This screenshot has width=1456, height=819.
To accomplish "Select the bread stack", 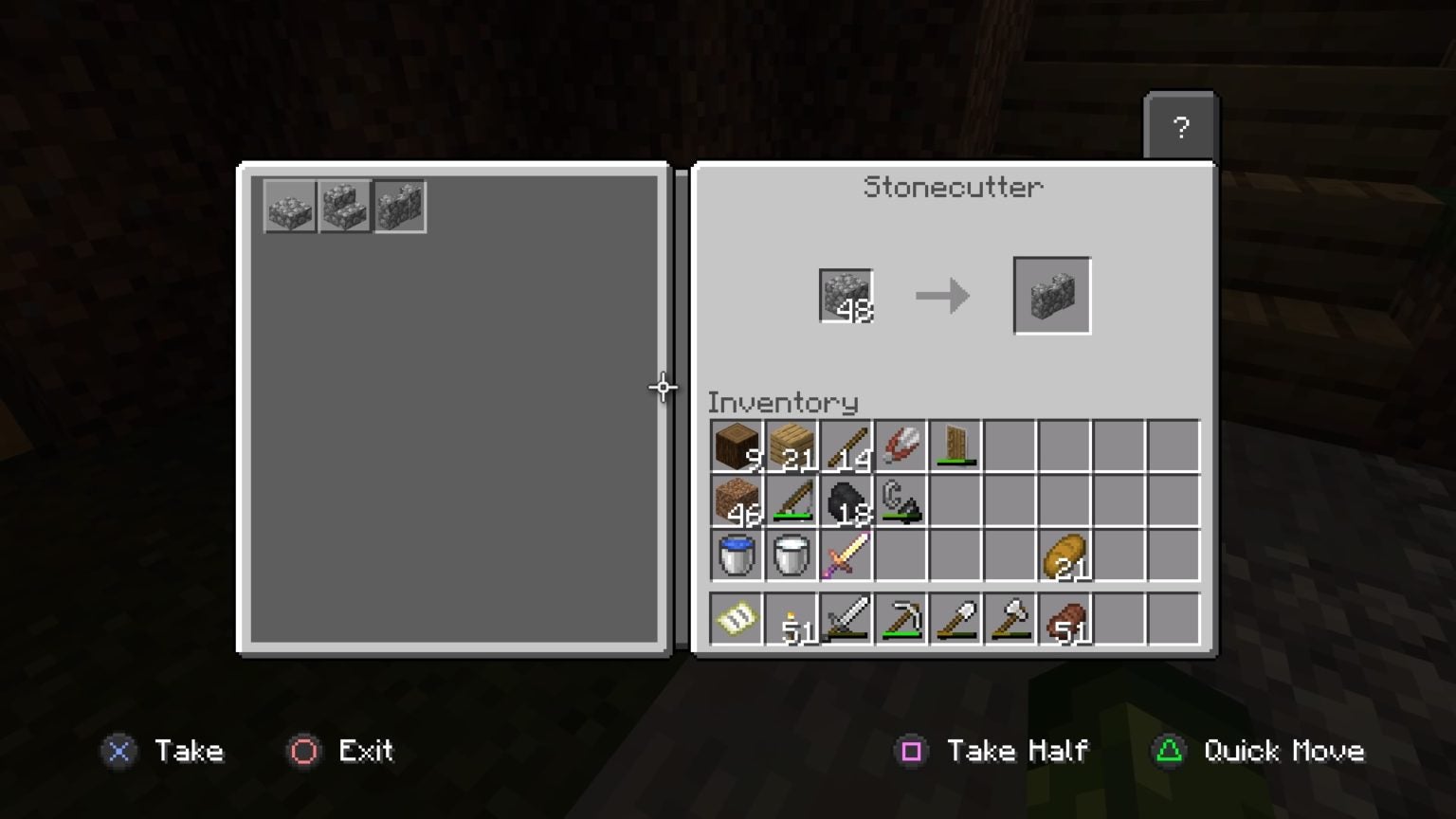I will click(1065, 555).
